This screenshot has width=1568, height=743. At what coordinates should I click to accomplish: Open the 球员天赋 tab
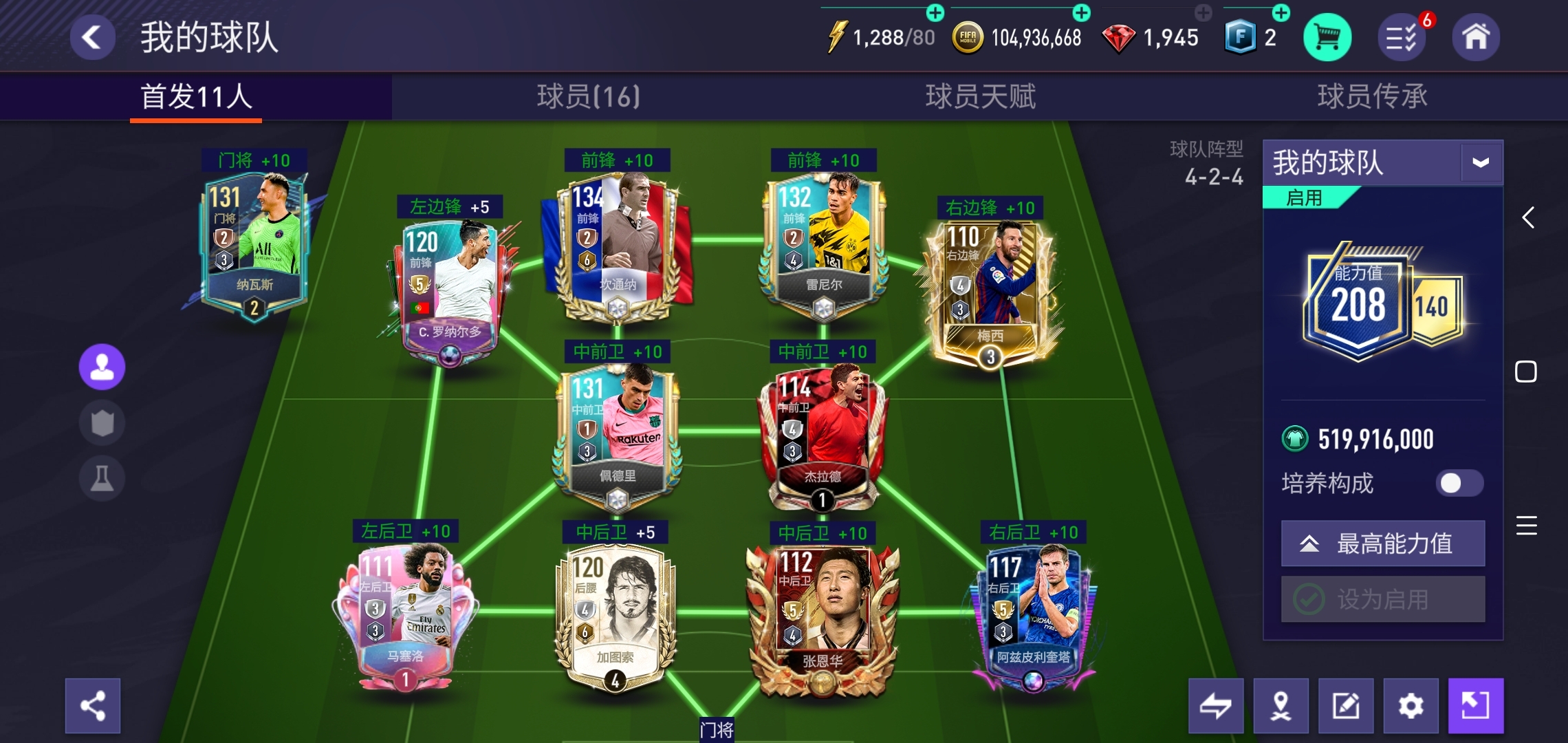[x=980, y=96]
